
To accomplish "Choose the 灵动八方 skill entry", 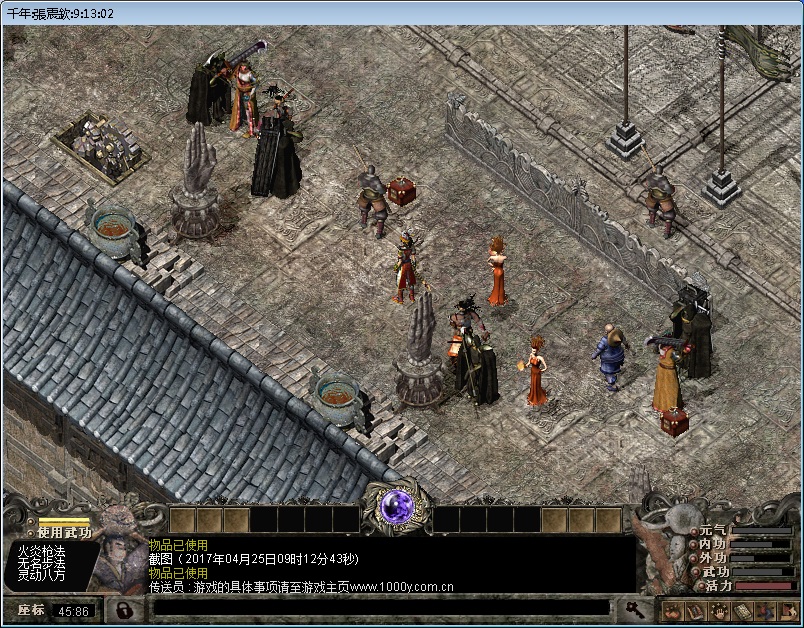I will (x=41, y=575).
